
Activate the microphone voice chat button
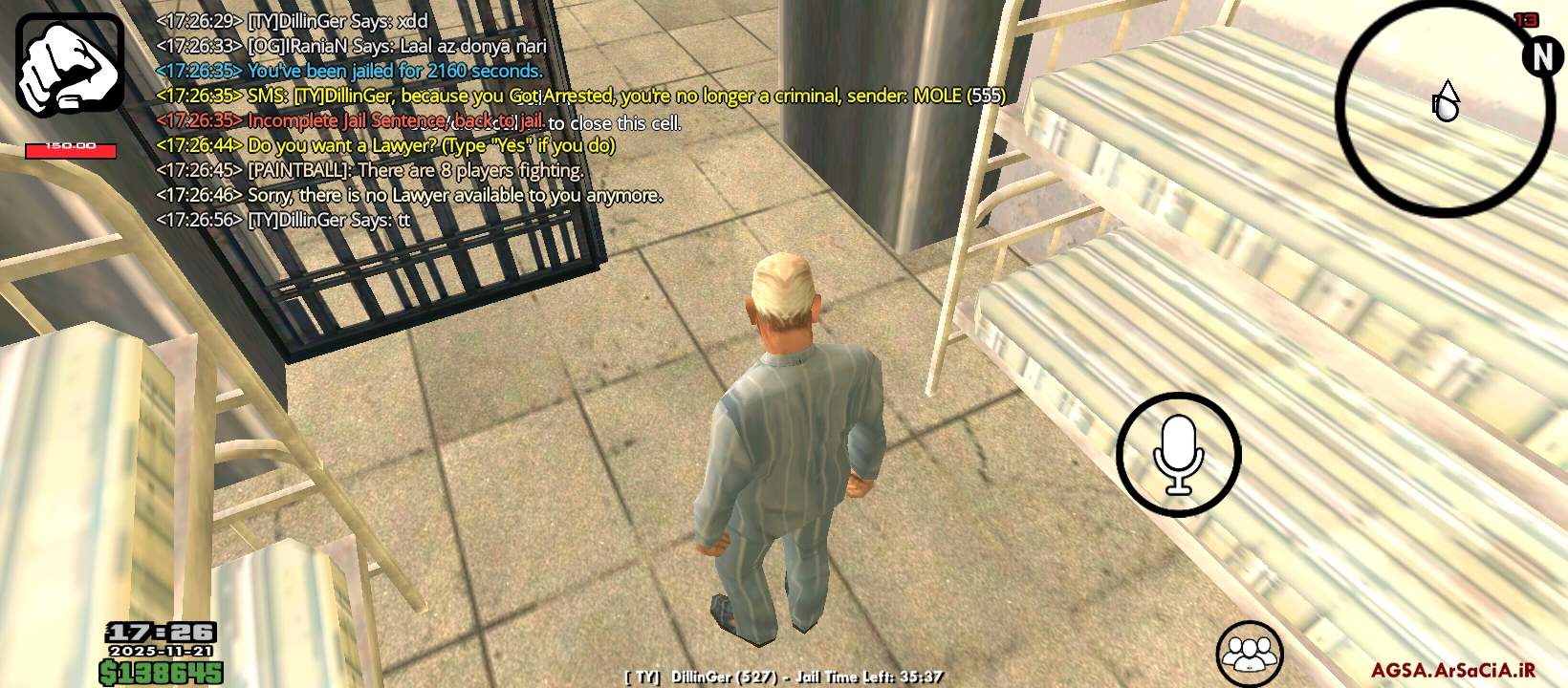(x=1178, y=455)
